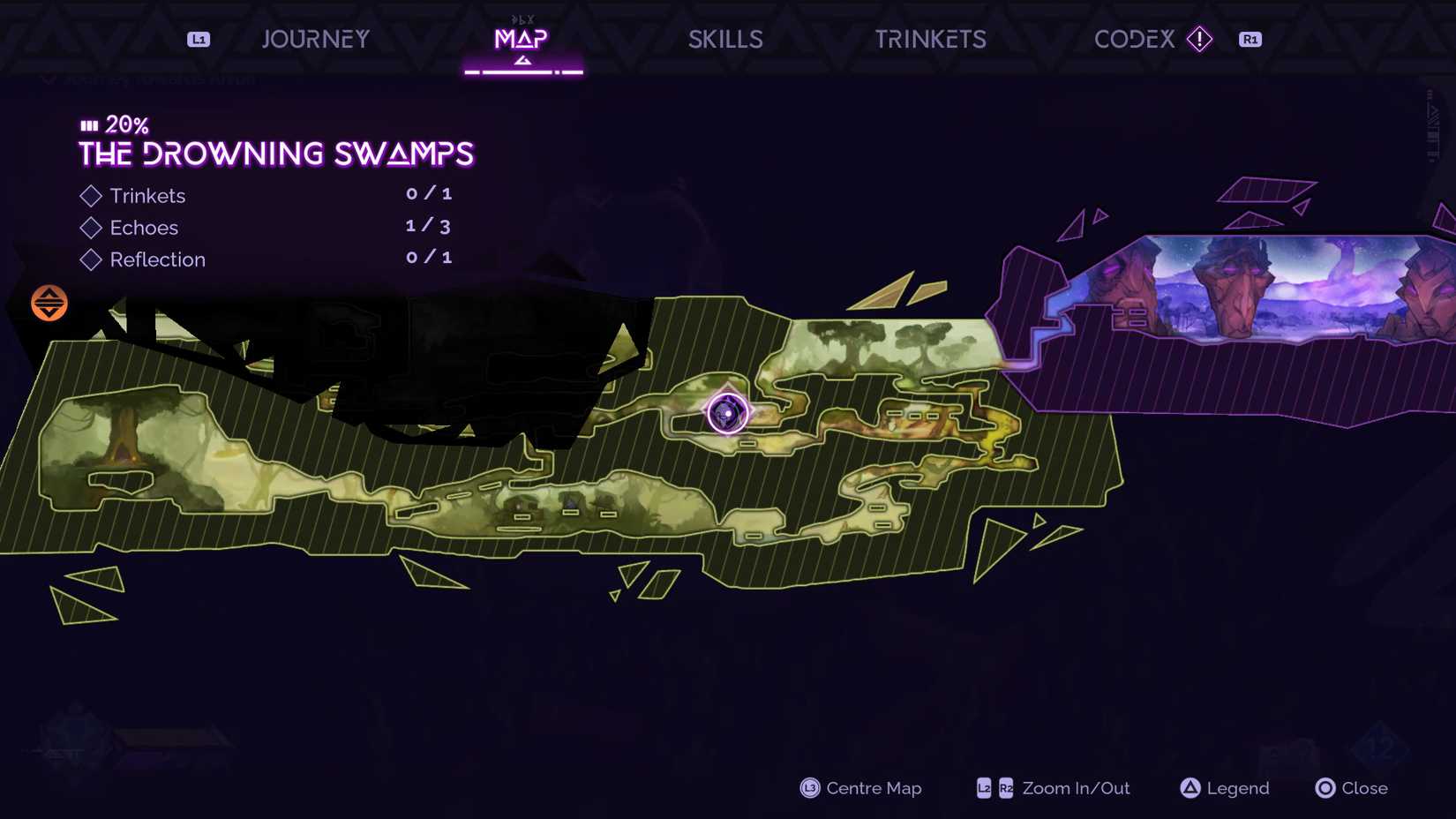1456x819 pixels.
Task: Click the Triangle button icon beside Legend
Action: 1191,788
